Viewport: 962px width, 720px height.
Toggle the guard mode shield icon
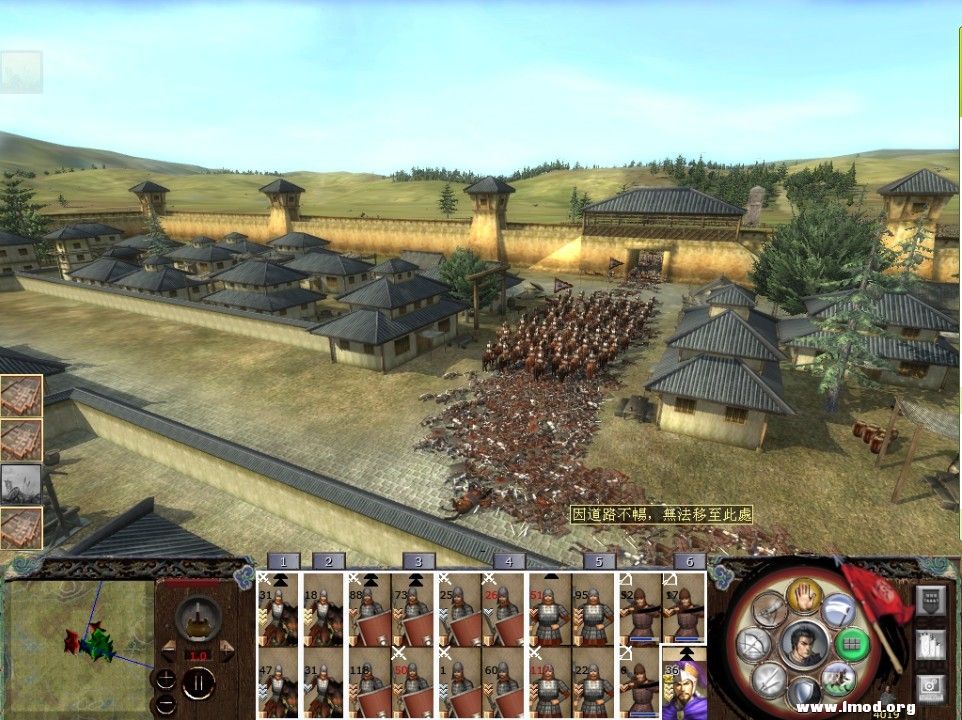point(803,692)
